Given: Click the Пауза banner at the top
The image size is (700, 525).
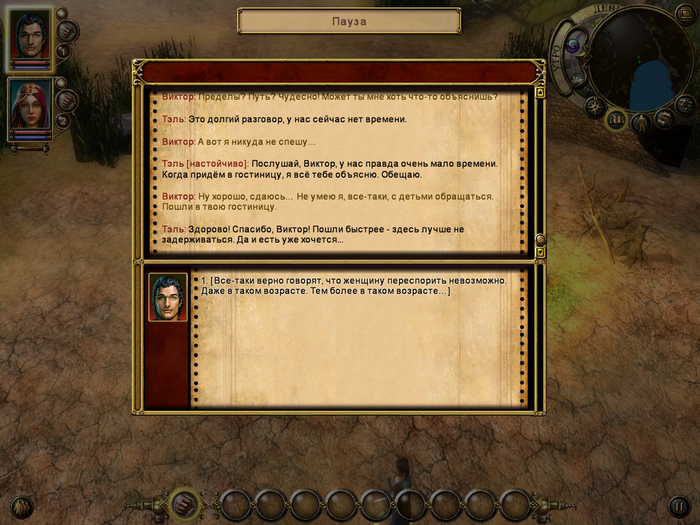Looking at the screenshot, I should point(349,20).
